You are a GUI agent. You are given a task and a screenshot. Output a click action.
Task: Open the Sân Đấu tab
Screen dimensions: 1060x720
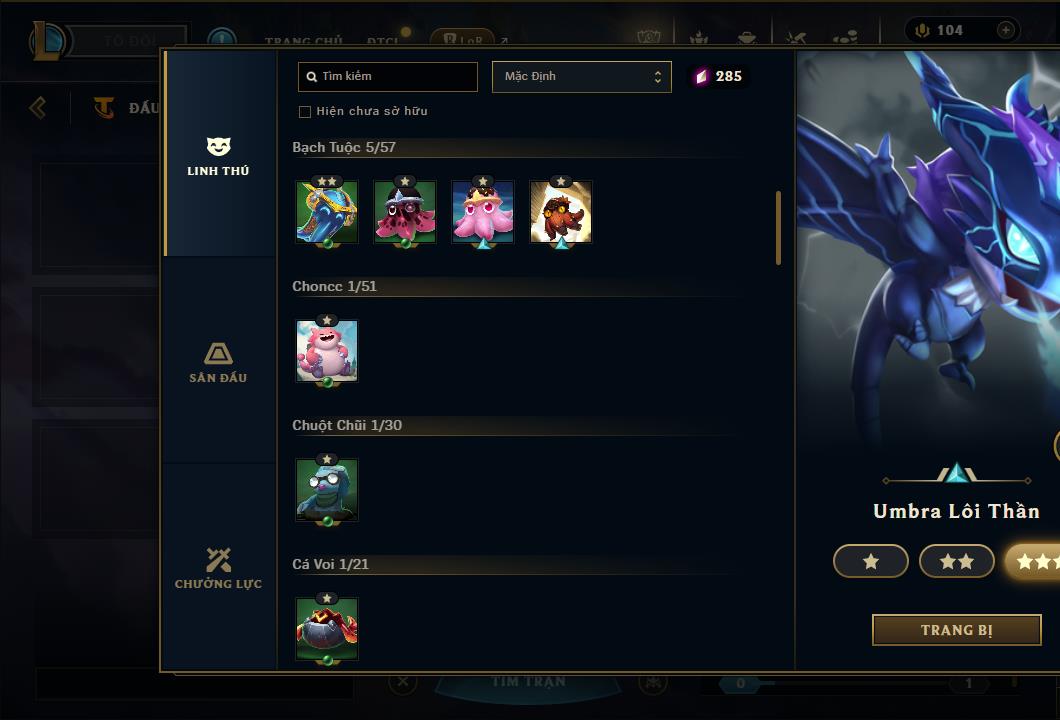pyautogui.click(x=218, y=363)
